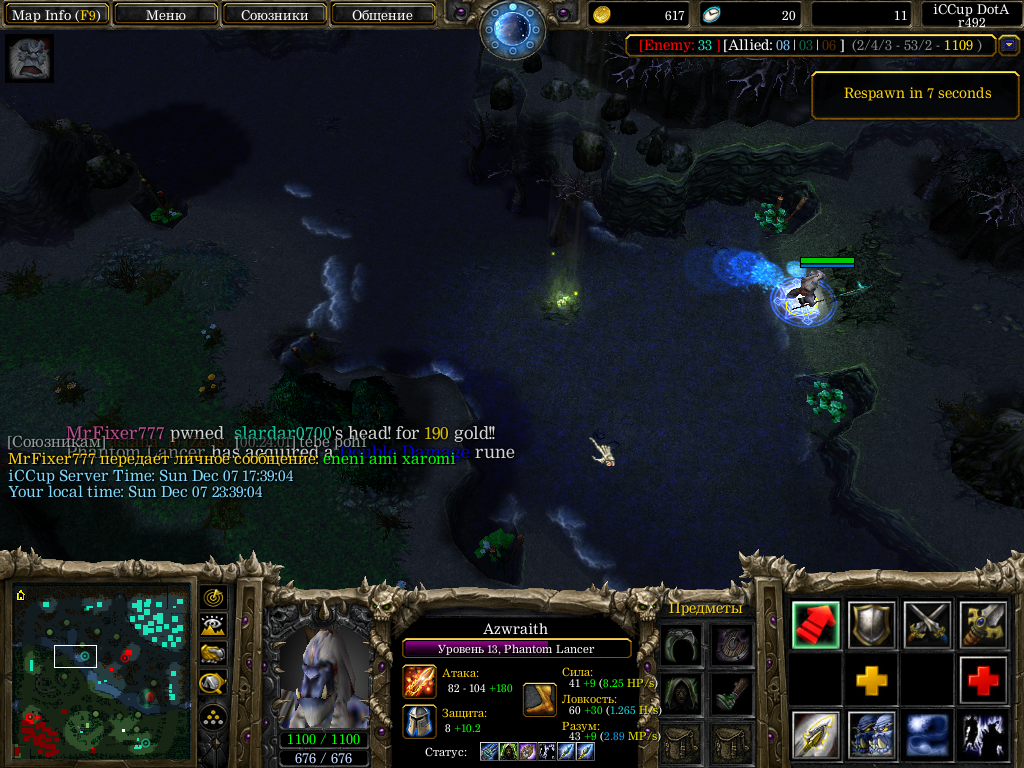This screenshot has width=1024, height=768.
Task: Activate the red arrow Move command
Action: click(x=815, y=625)
